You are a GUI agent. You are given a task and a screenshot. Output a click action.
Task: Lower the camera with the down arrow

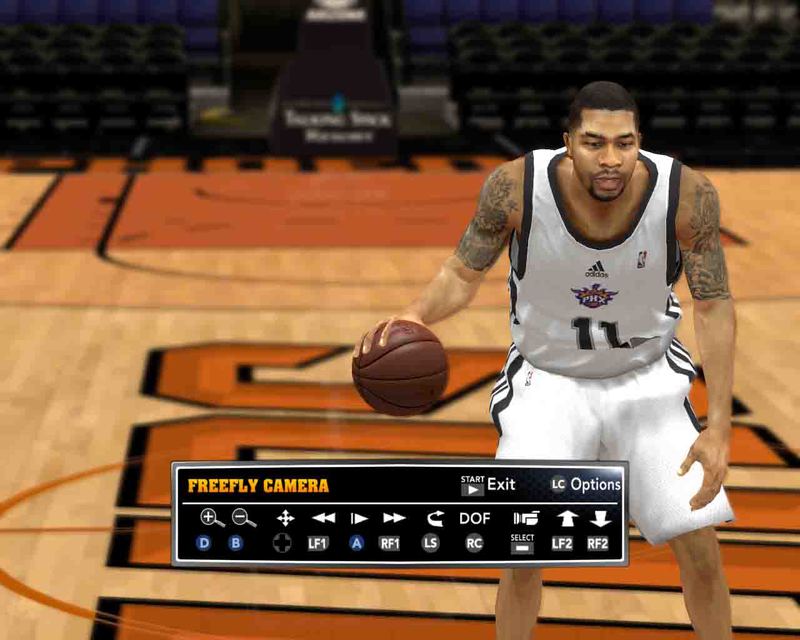point(600,518)
